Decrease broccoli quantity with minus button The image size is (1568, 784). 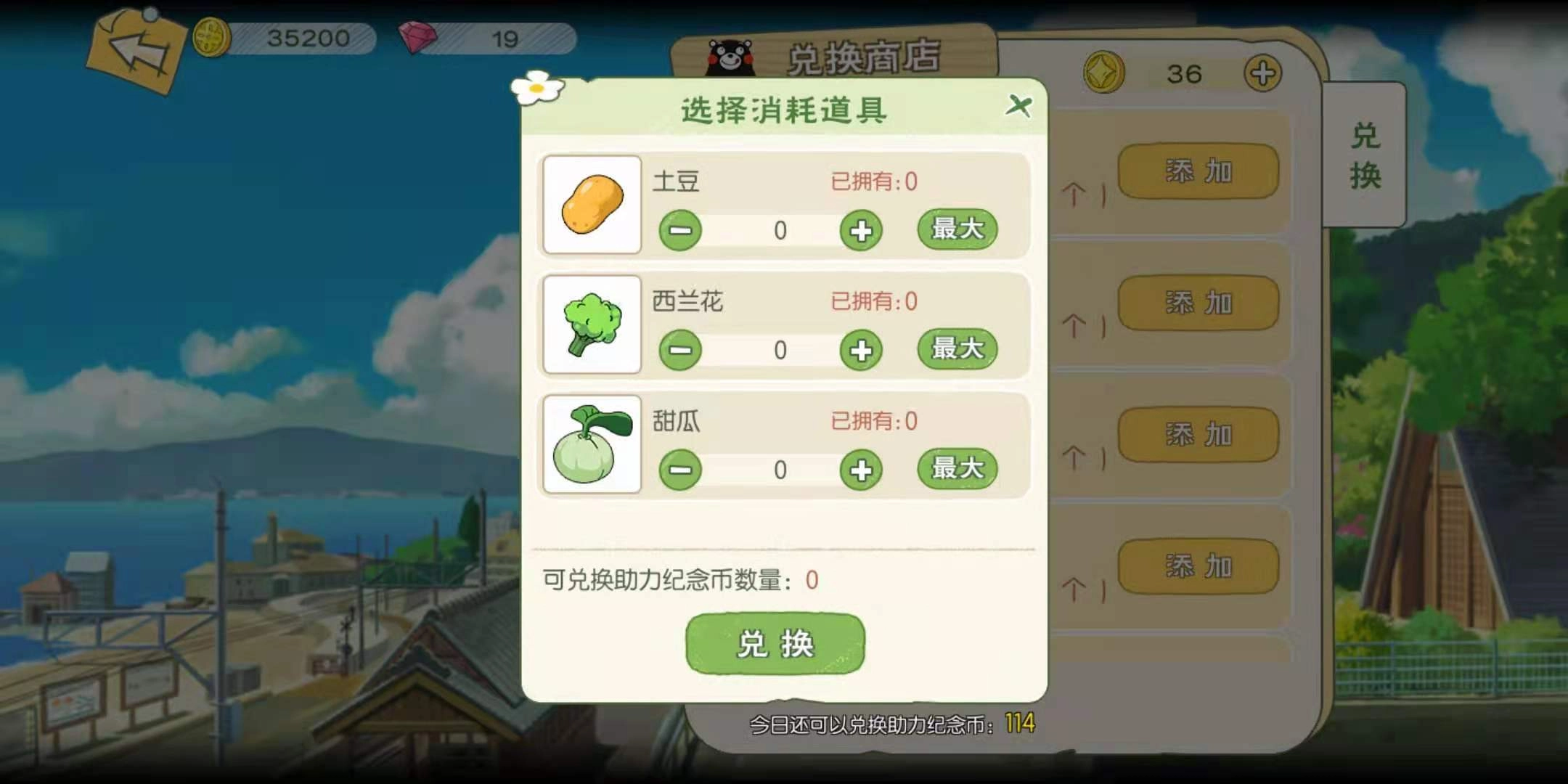coord(680,350)
